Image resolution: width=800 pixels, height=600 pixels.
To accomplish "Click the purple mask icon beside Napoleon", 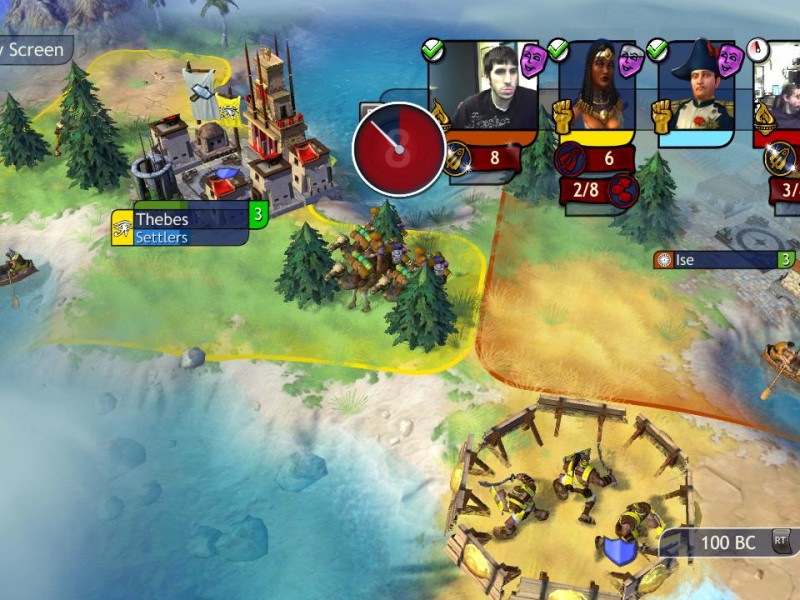I will coord(730,60).
